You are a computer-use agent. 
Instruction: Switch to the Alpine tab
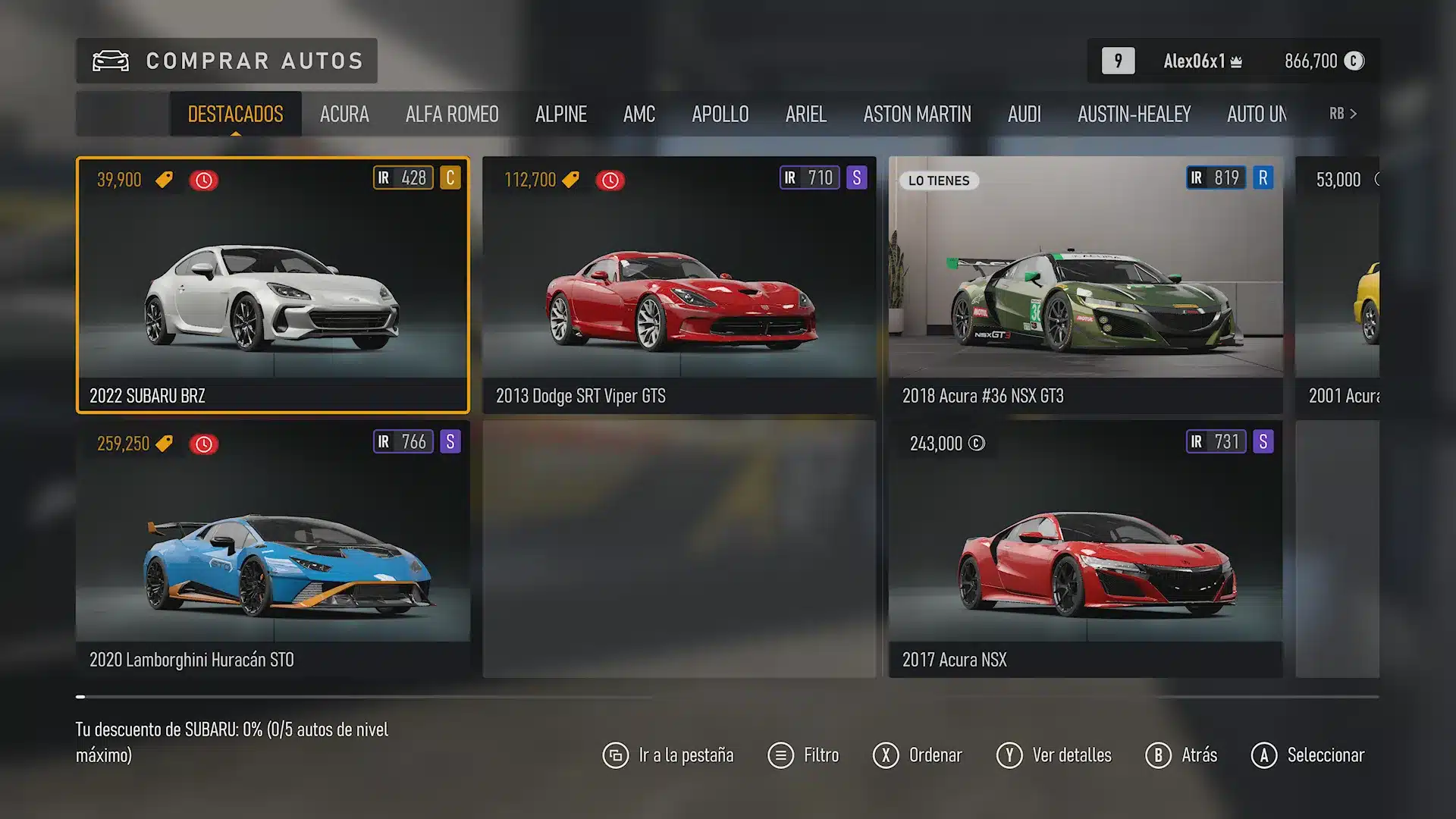pos(561,114)
